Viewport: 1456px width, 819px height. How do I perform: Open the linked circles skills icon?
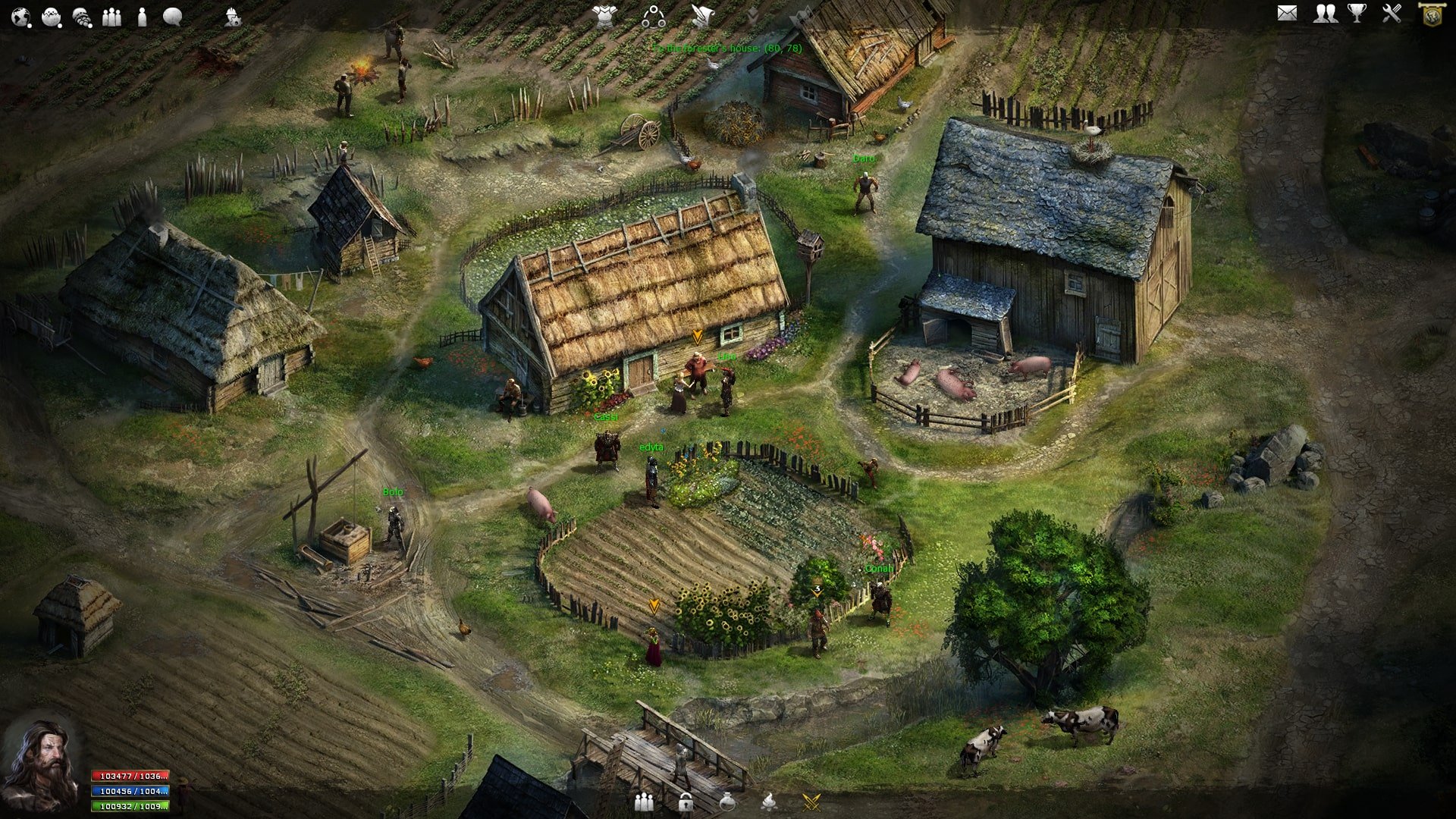[654, 15]
